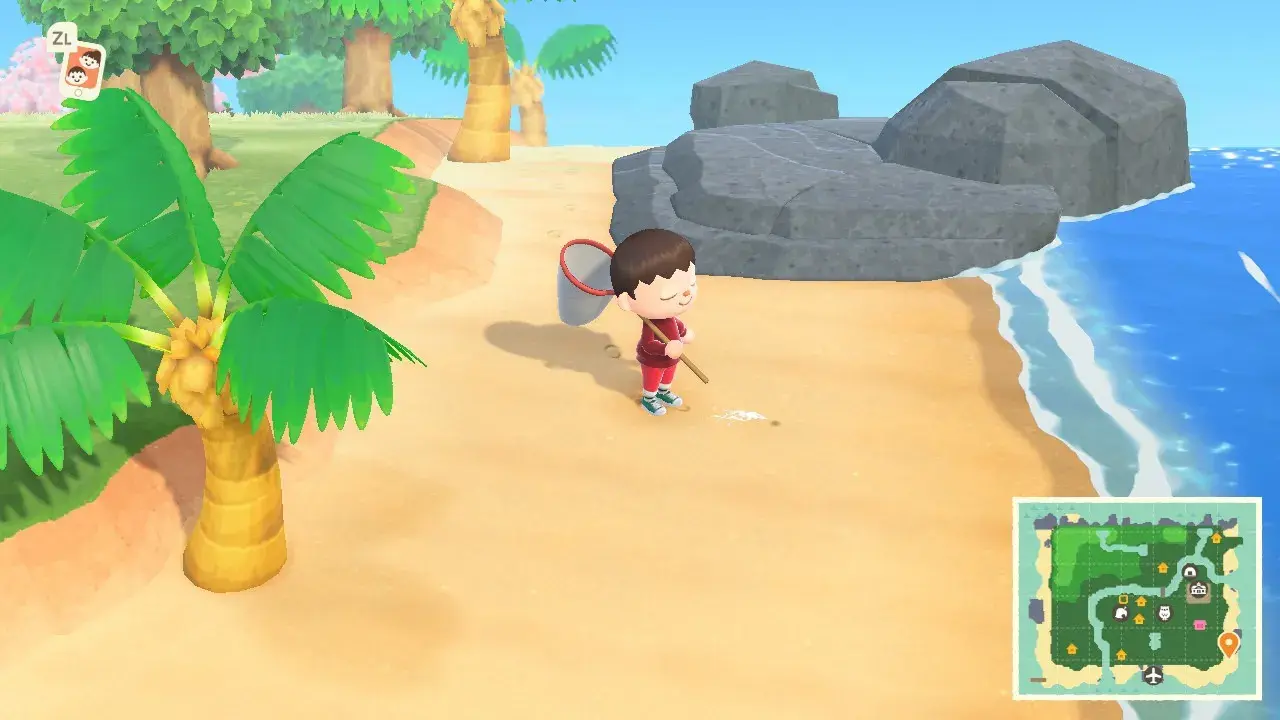Click the Nook's Cranny leaf shop icon

(x=1121, y=613)
